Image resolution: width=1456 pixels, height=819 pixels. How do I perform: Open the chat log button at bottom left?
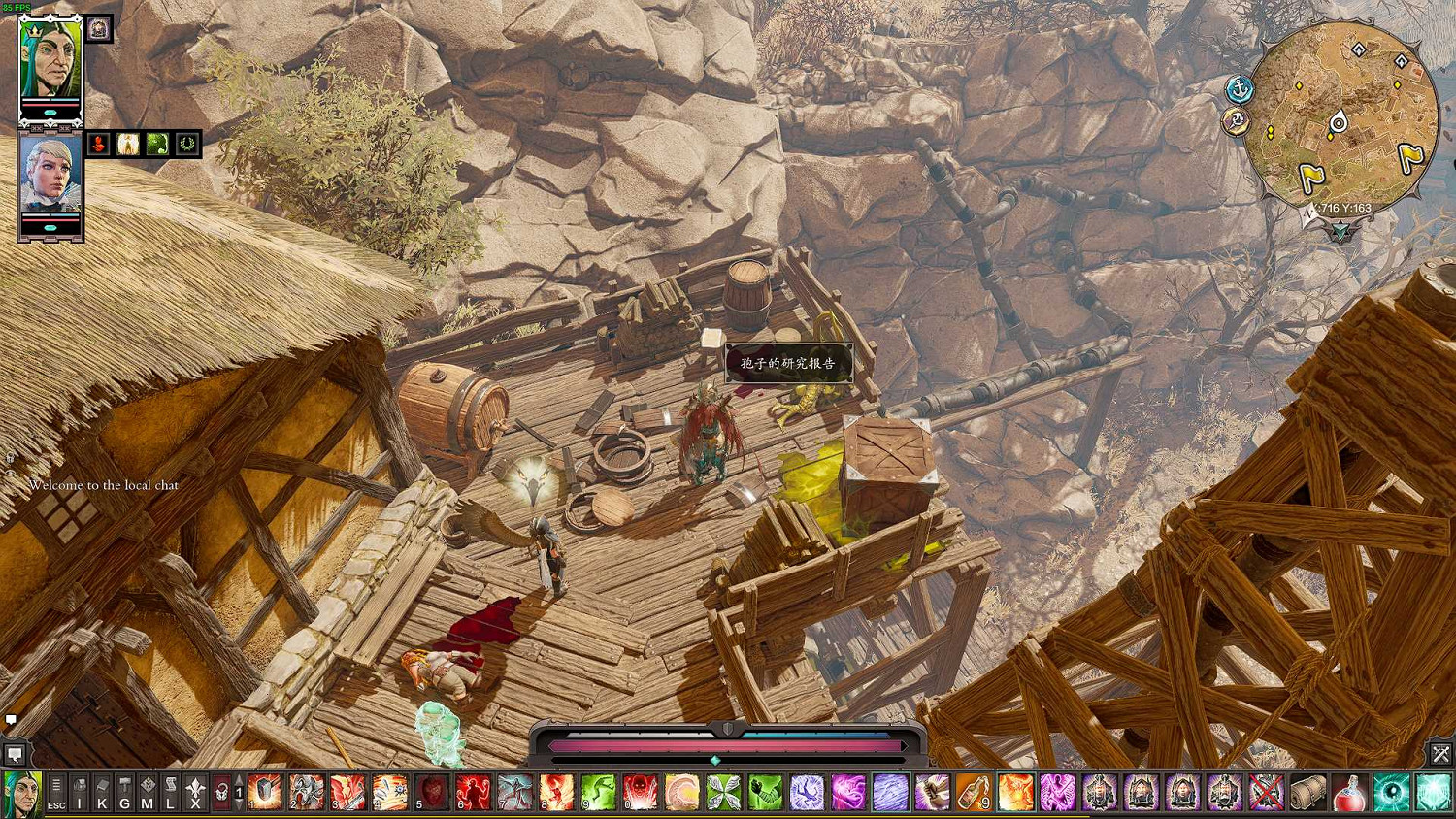click(15, 754)
